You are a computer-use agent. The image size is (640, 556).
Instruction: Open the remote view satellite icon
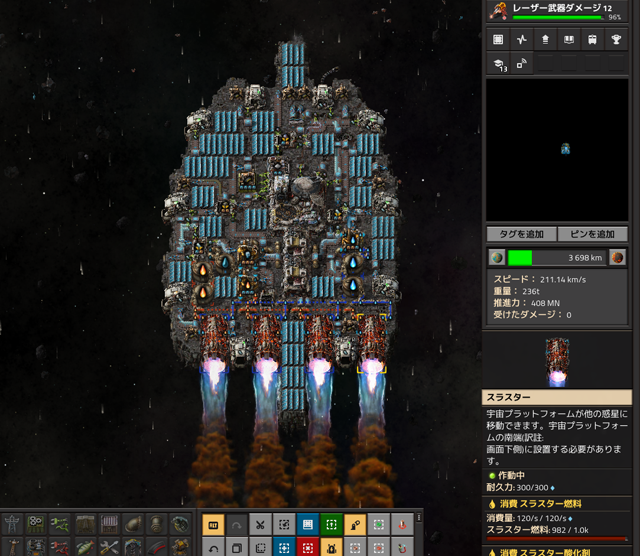click(x=522, y=65)
